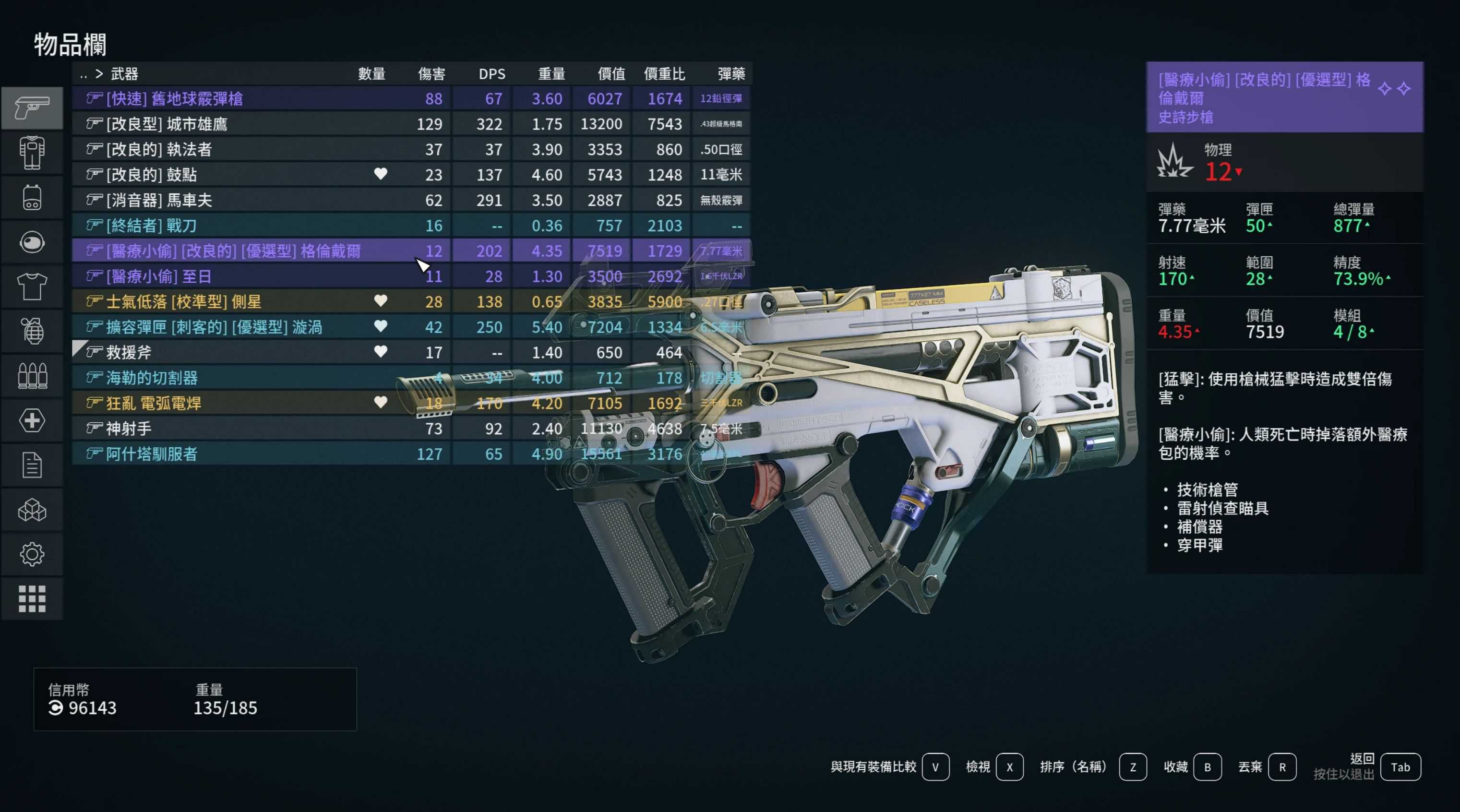Open the gear misc category tab
Screen dimensions: 1460x812
[32, 554]
